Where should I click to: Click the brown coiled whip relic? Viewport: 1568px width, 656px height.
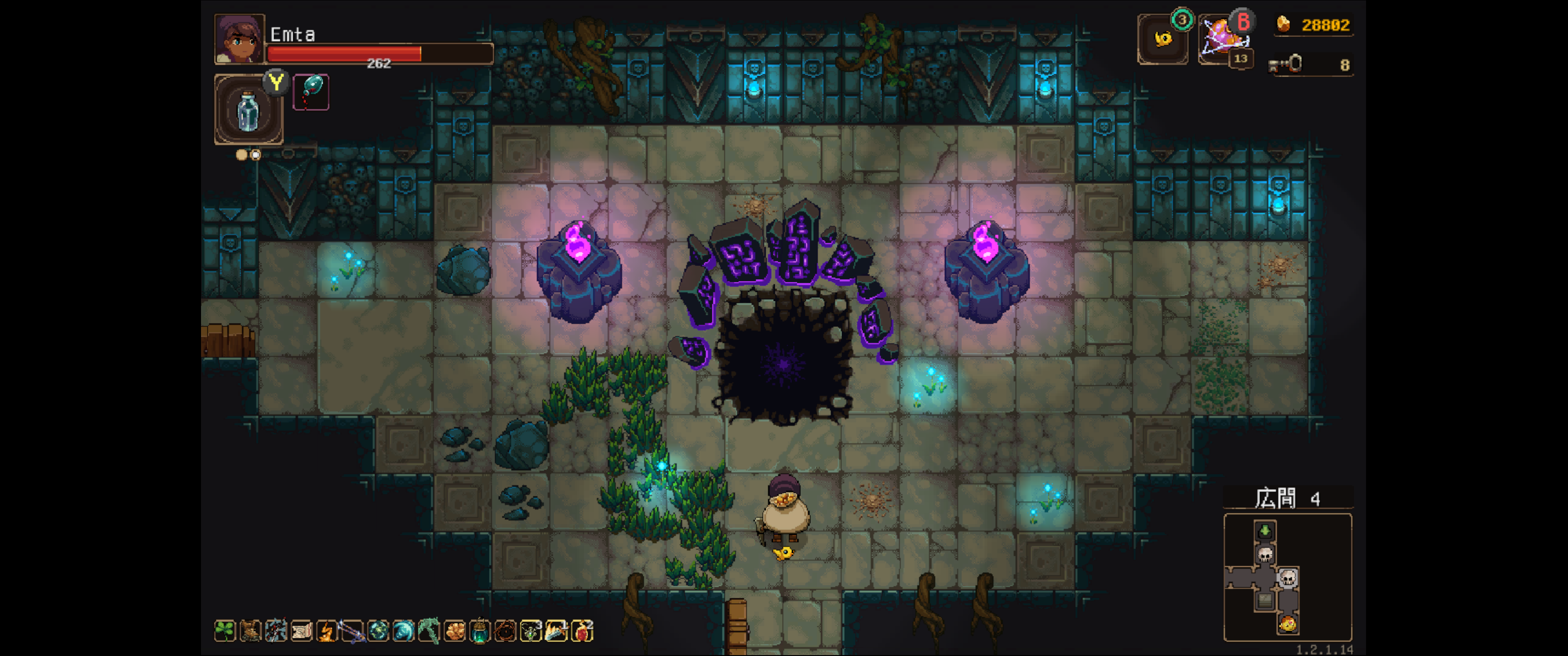(505, 631)
